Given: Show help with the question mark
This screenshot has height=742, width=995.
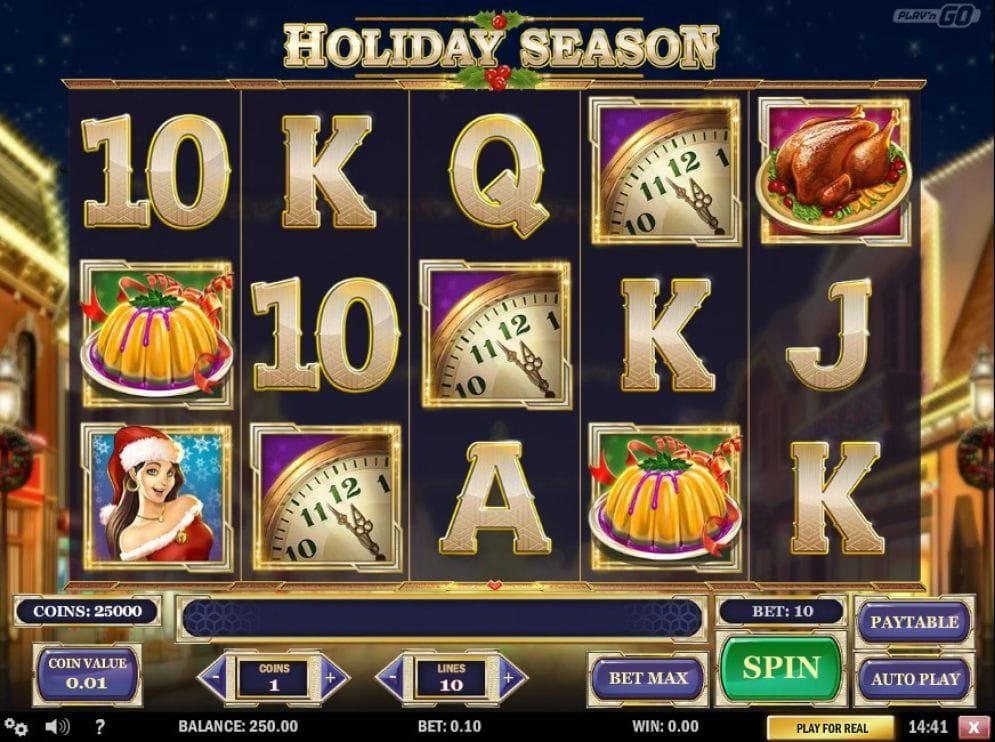Looking at the screenshot, I should [x=100, y=727].
